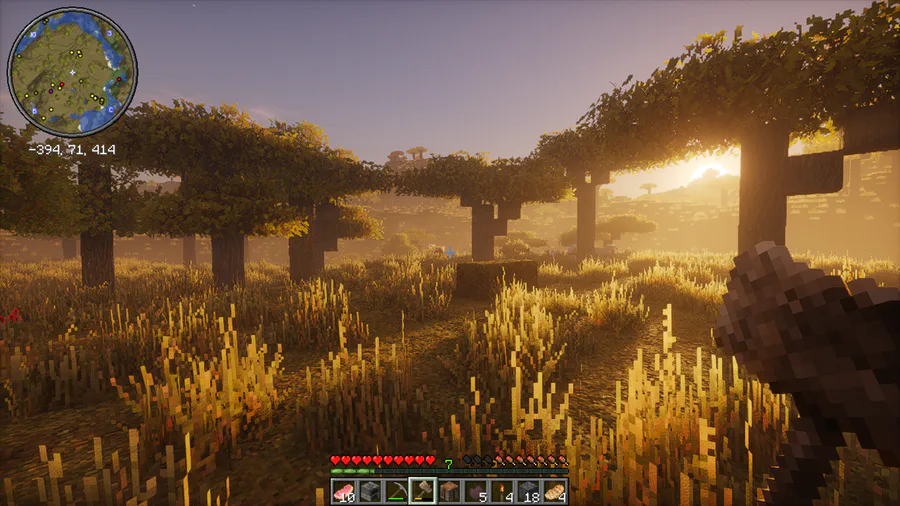900x506 pixels.
Task: Select the raw porkchop stack of 10
Action: pos(344,491)
